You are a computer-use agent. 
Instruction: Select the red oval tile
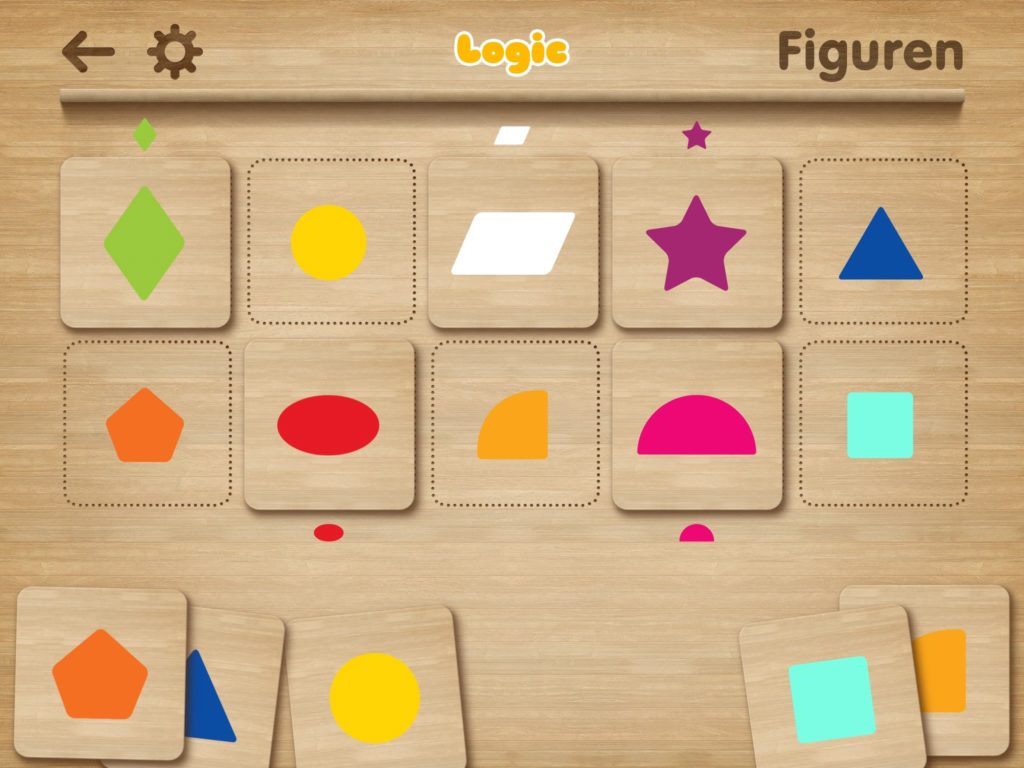[x=329, y=425]
